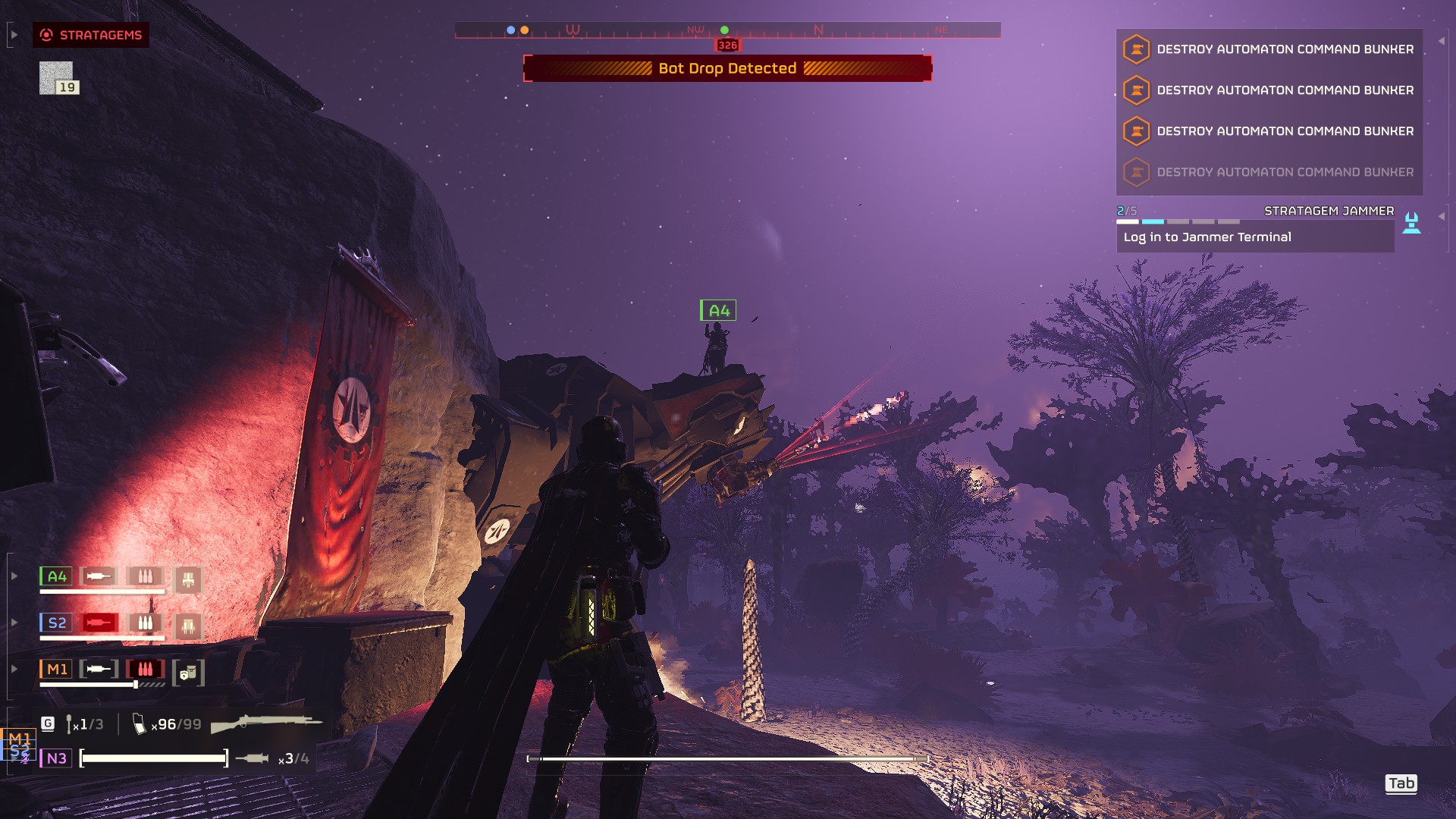
Task: Click the A4 teammate marker above the ally
Action: [x=717, y=310]
